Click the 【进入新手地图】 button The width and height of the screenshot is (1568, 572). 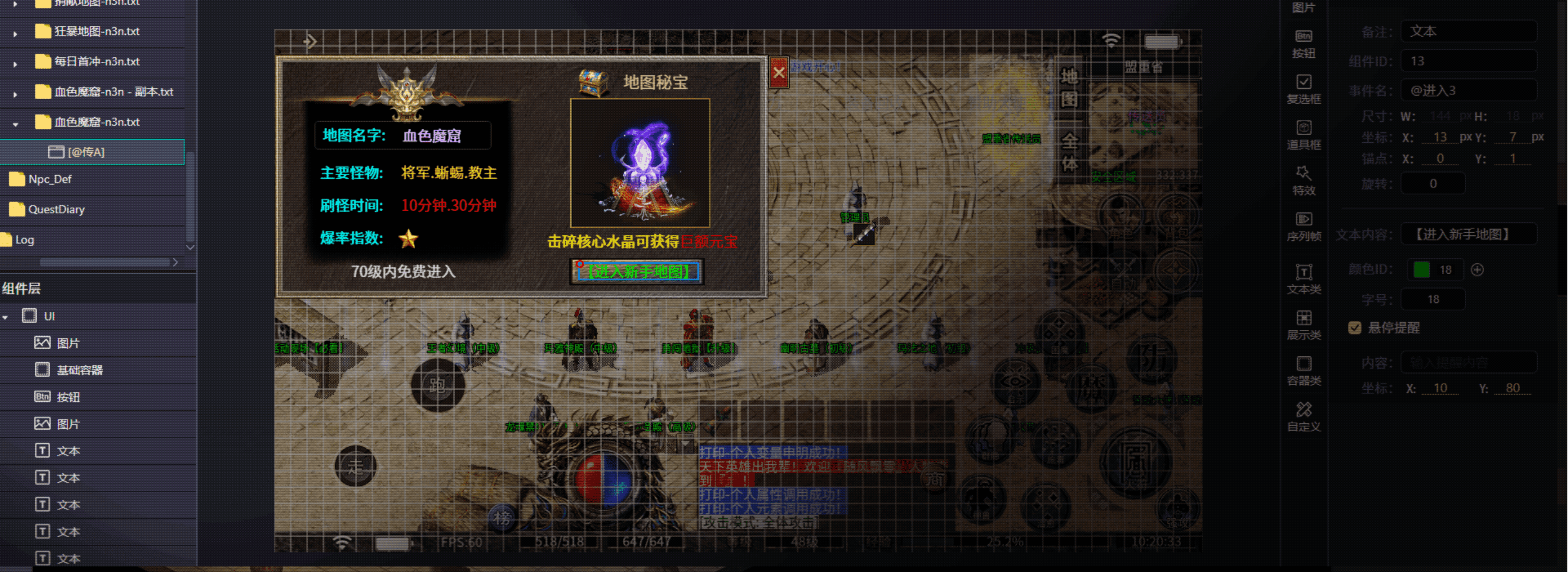pos(637,272)
